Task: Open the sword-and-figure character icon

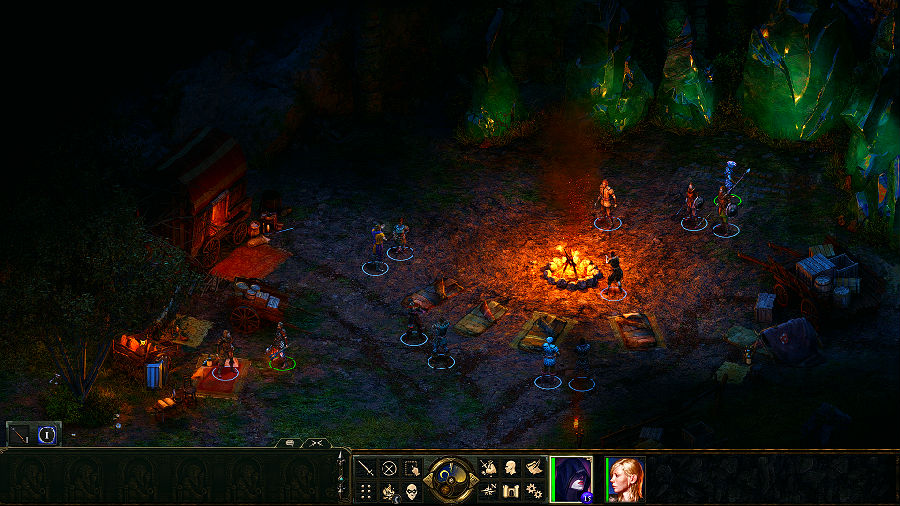Action: (x=487, y=467)
